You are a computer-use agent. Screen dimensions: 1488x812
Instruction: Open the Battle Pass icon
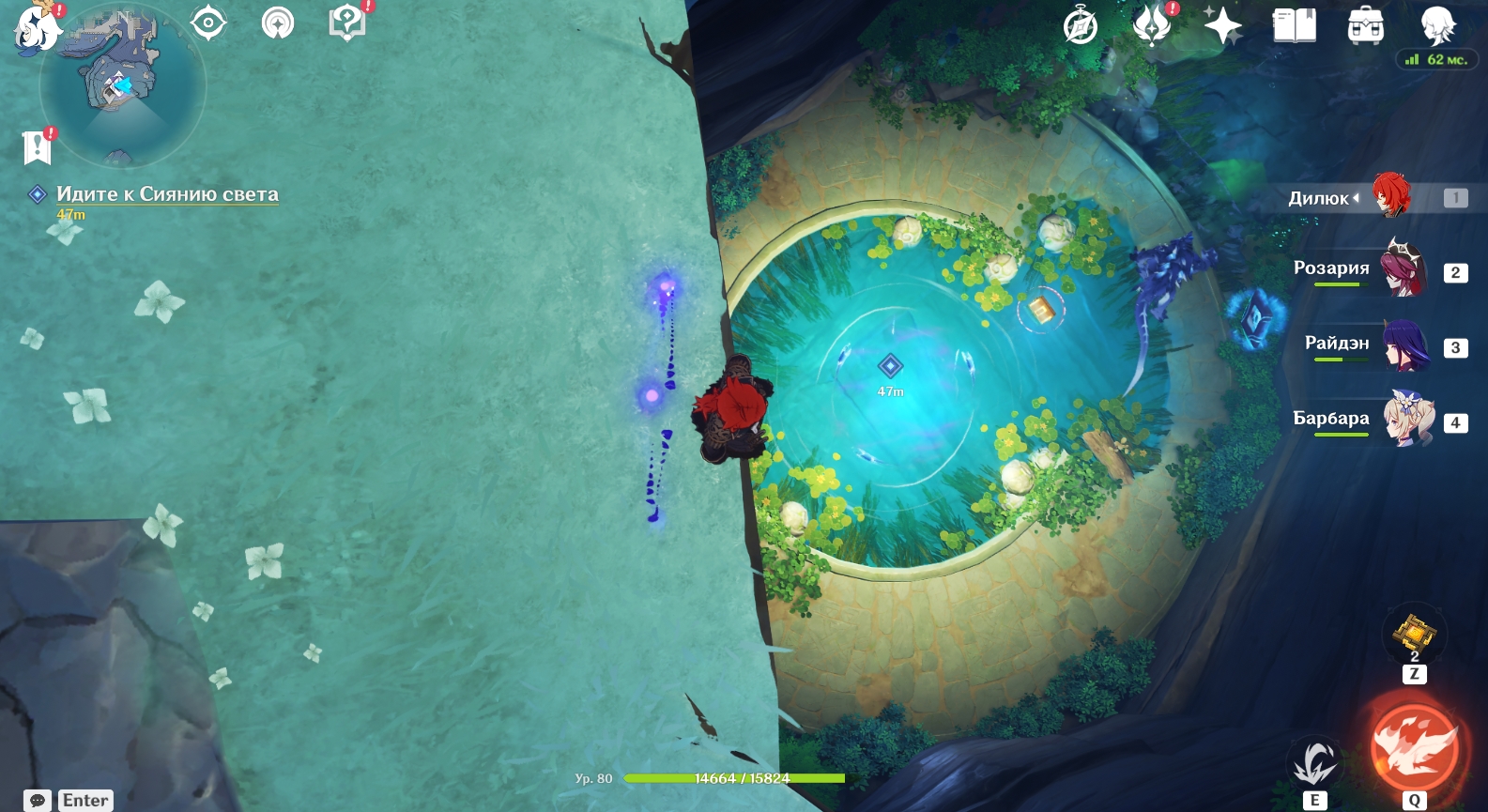point(1152,25)
